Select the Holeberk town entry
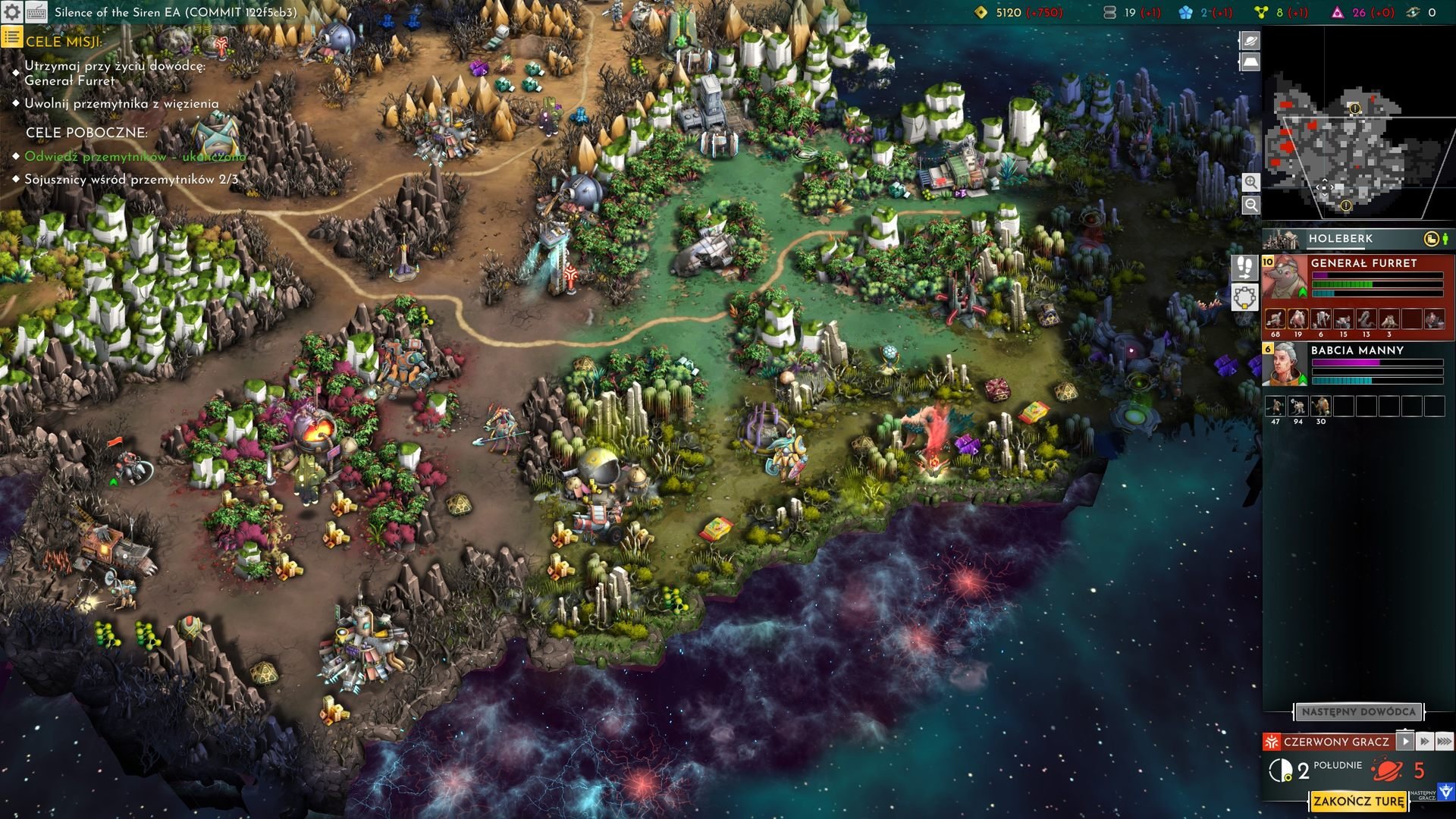1456x819 pixels. (x=1340, y=239)
